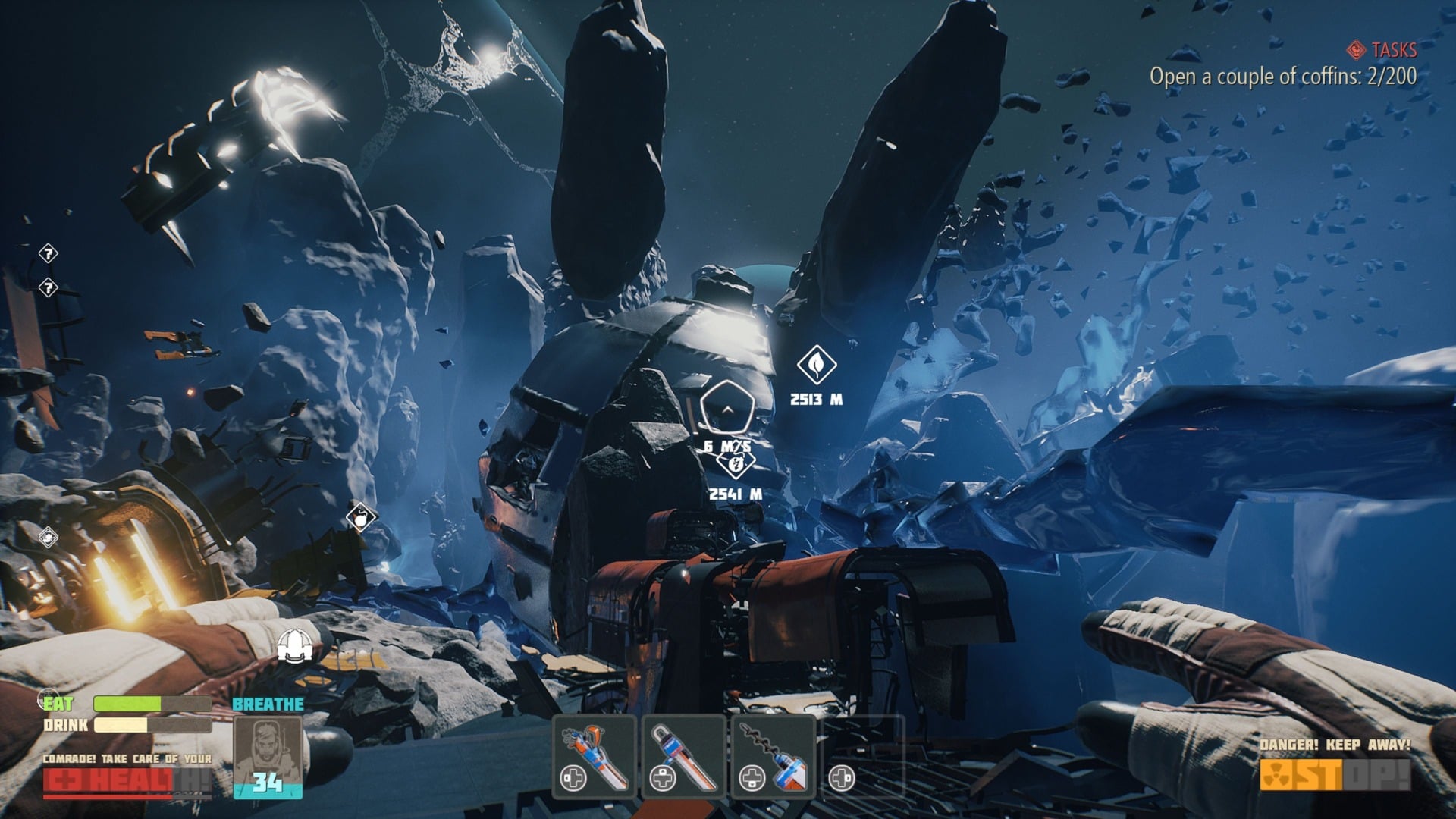Choose the hotbar tool with the loop handle
The height and width of the screenshot is (819, 1456).
pos(683,756)
